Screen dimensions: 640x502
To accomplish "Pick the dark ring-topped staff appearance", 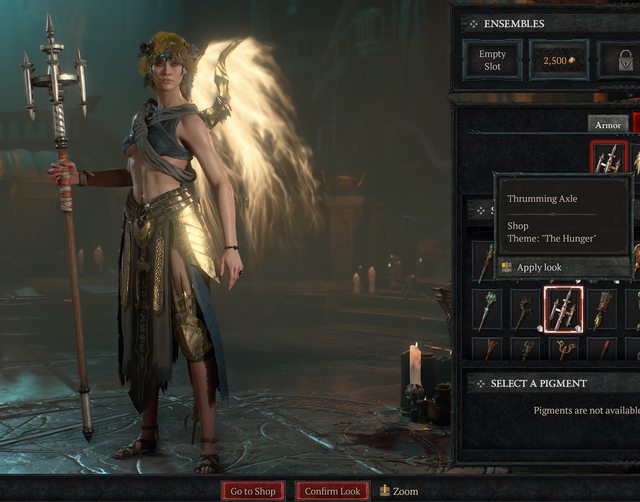I will (524, 311).
